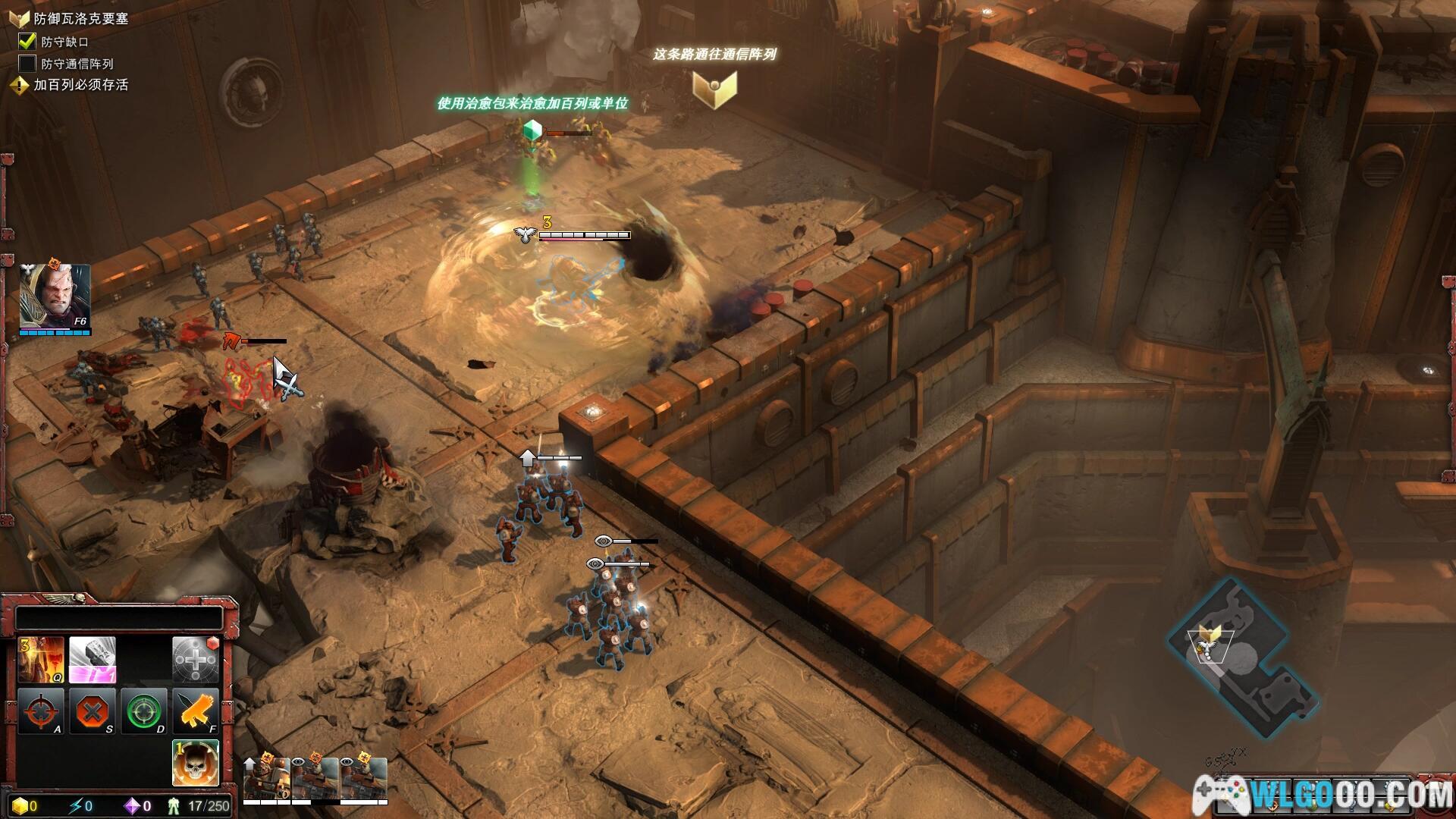Activate the Q hero ability
The height and width of the screenshot is (819, 1456).
pyautogui.click(x=42, y=661)
